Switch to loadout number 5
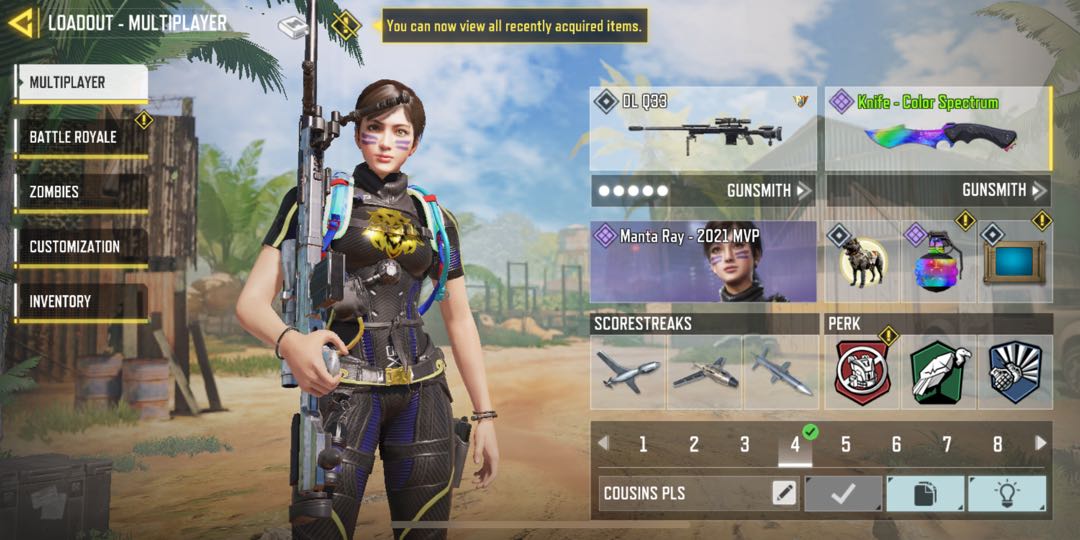 point(846,444)
